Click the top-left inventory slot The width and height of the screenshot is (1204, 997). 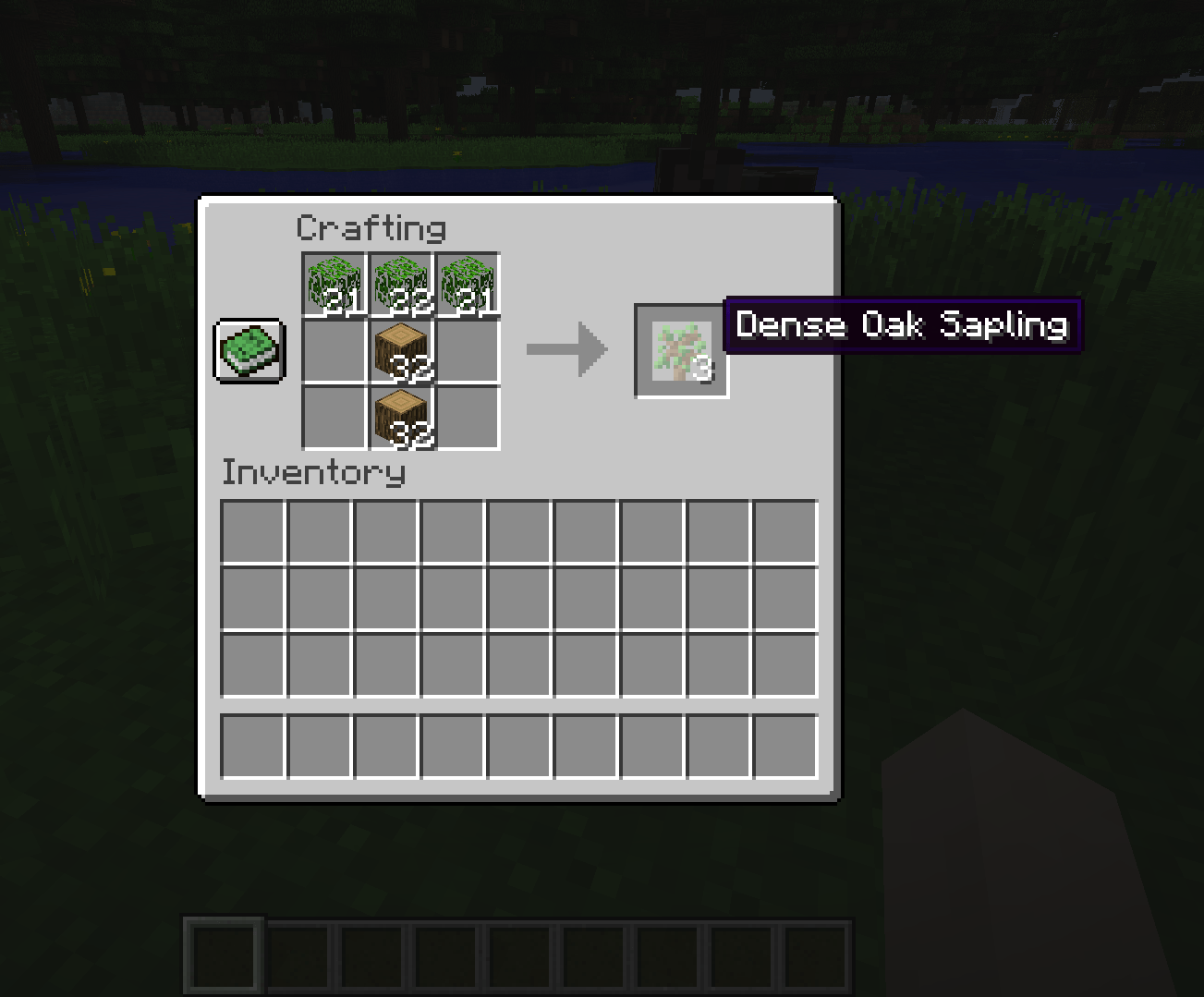[251, 529]
